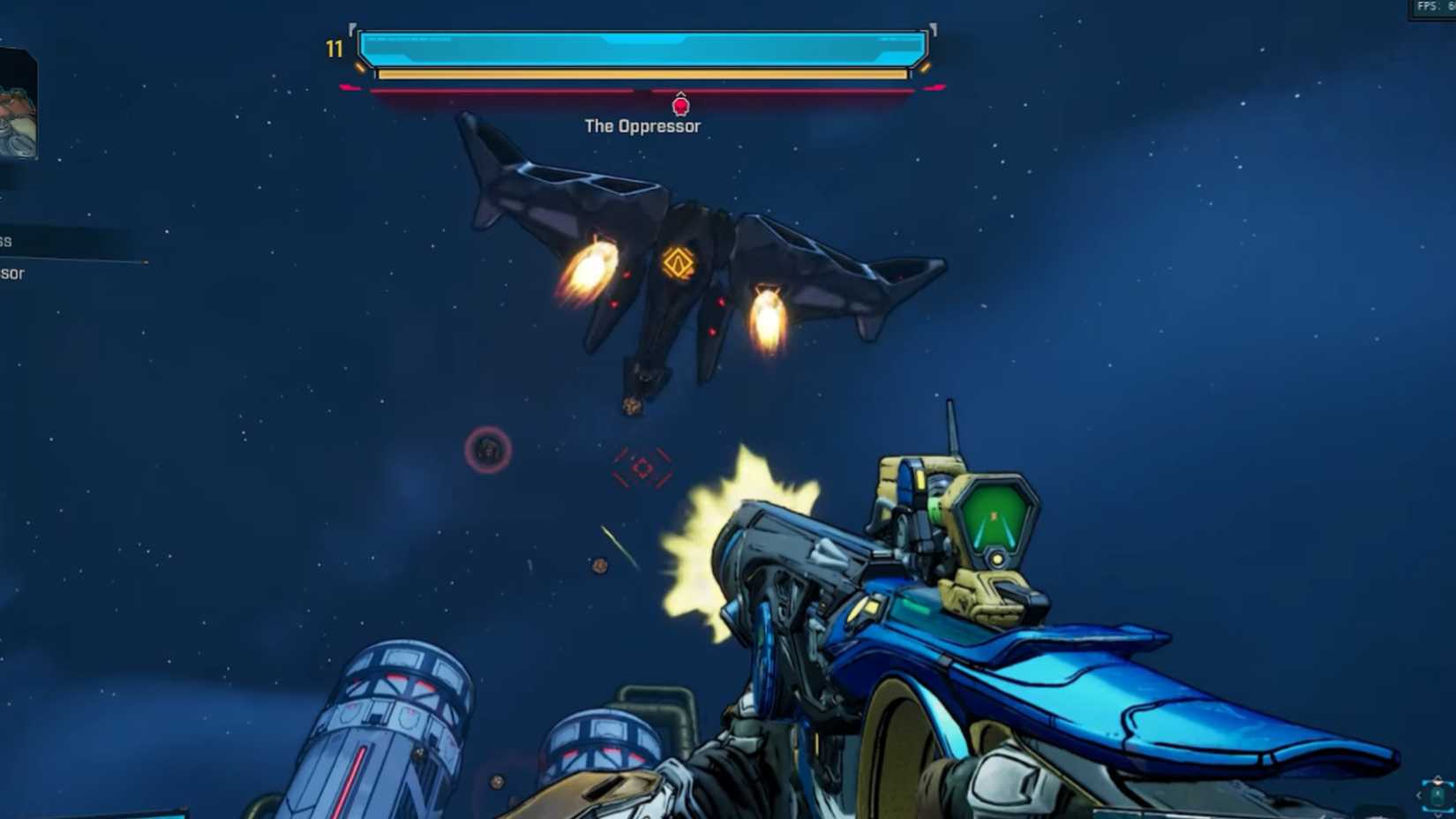The image size is (1456, 819).
Task: Click the weapon selector icon
Action: 1437,794
